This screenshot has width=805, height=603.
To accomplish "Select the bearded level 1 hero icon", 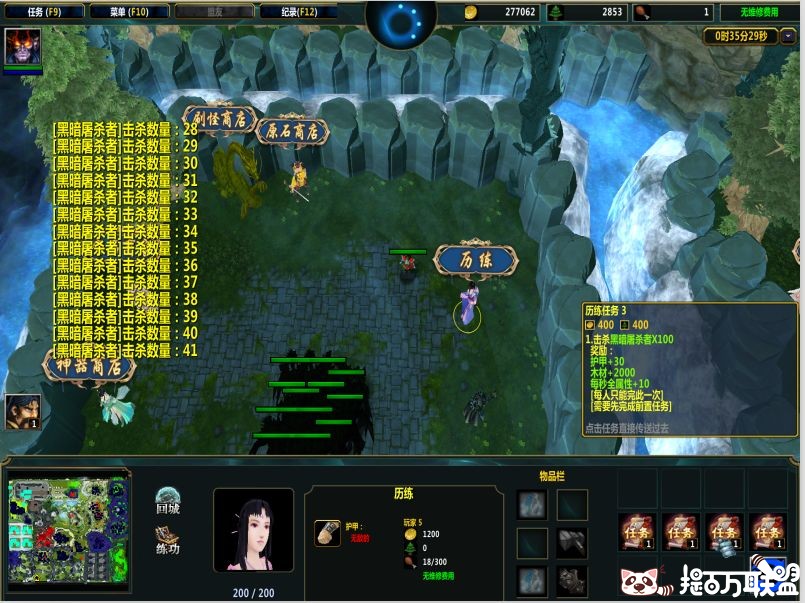I will pyautogui.click(x=19, y=411).
